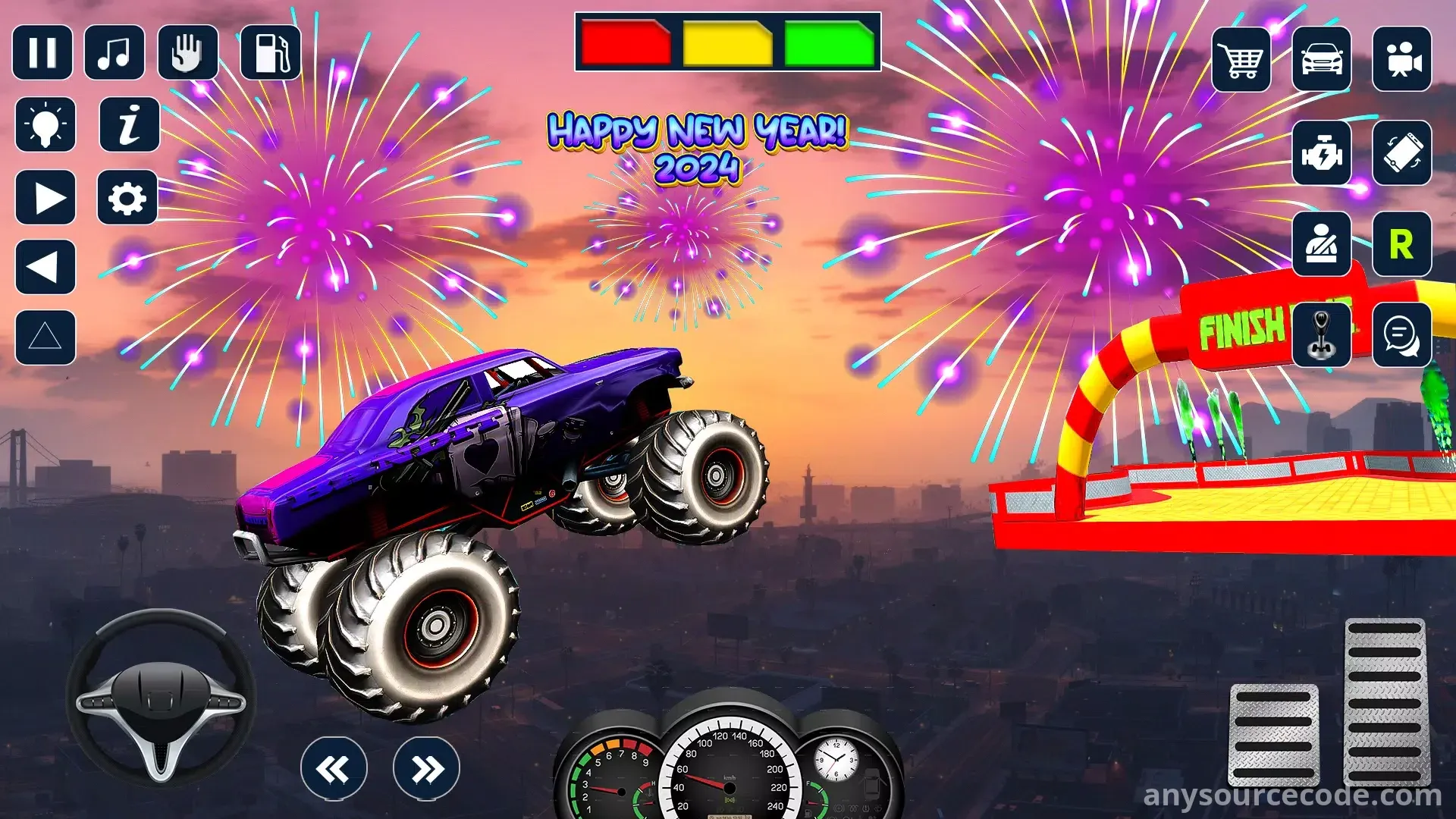Tap the engine start icon

click(1322, 153)
